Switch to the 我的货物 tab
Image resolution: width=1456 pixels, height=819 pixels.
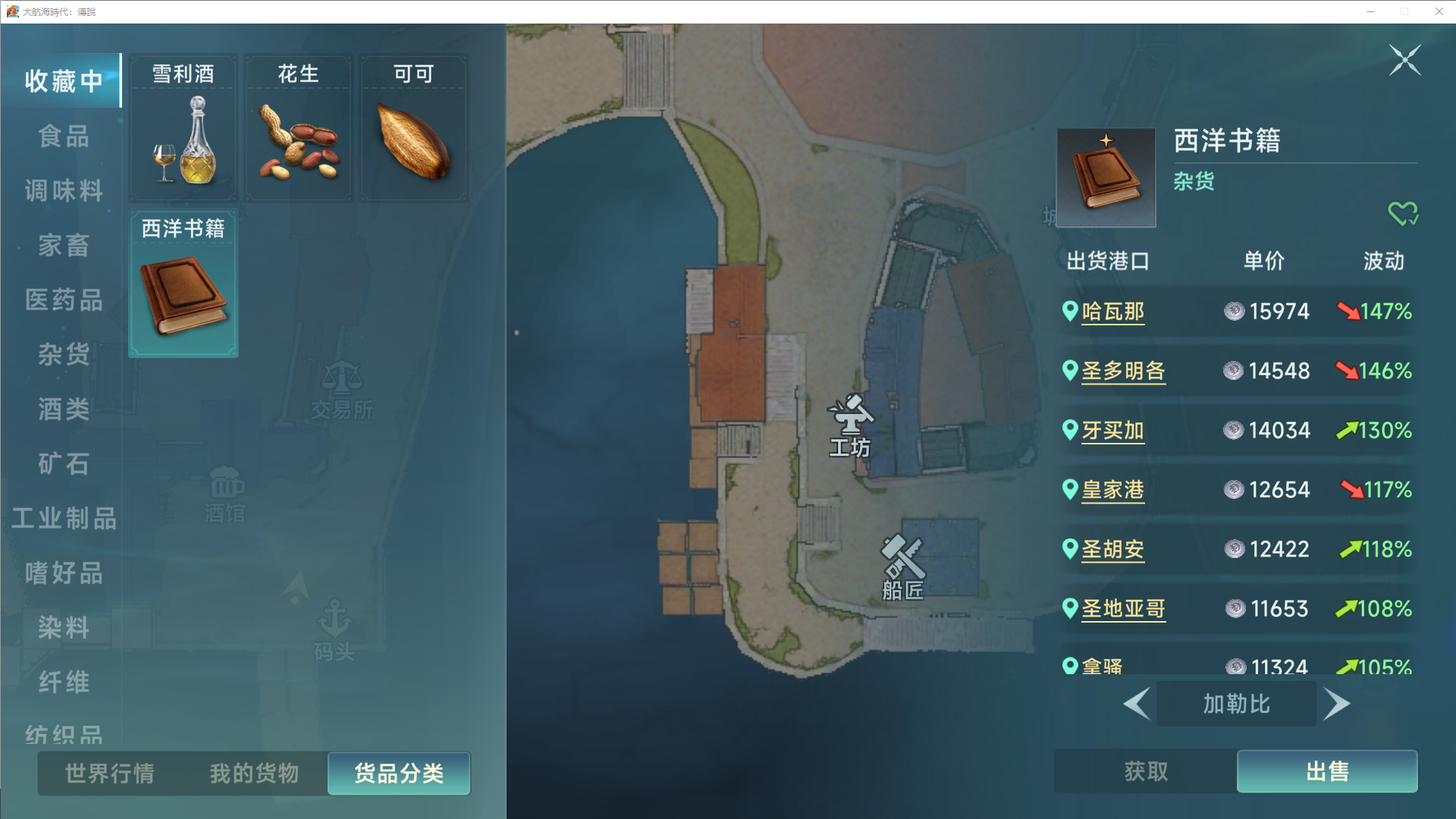point(253,773)
